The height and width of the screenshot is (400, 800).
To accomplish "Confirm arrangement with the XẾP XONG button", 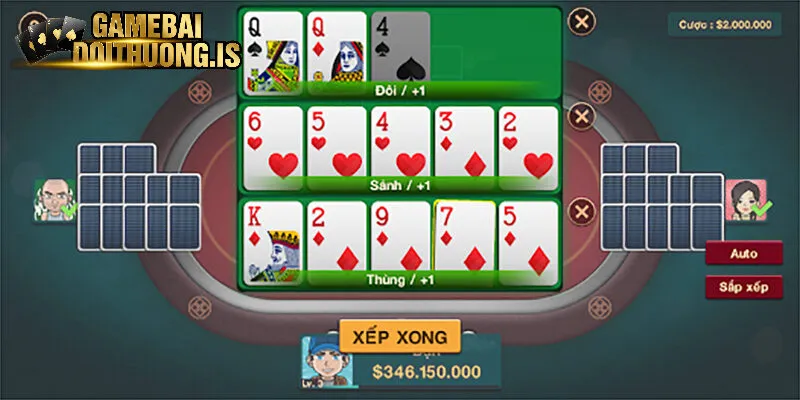I will click(399, 335).
